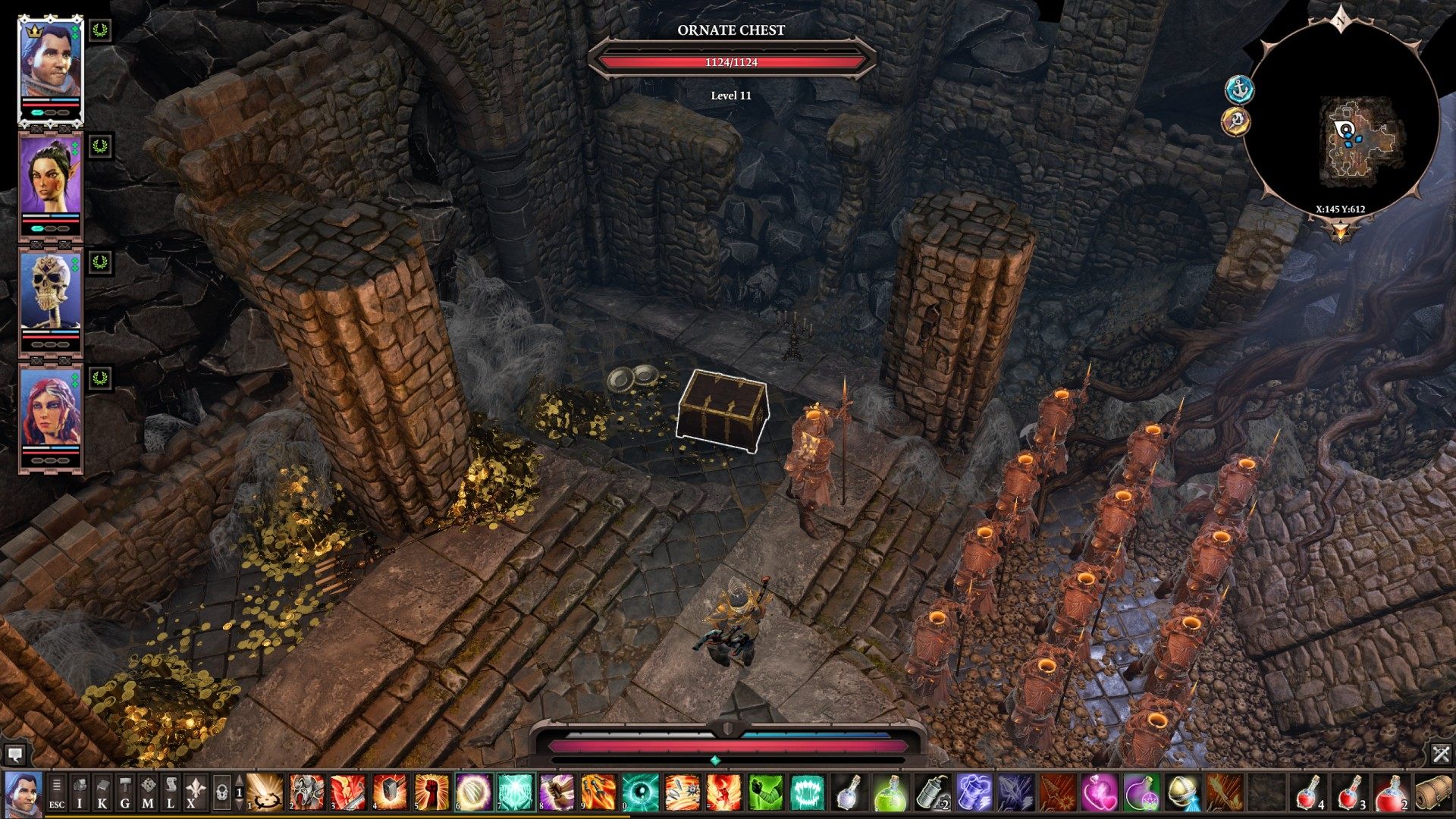The image size is (1456, 819).
Task: Click the anchor waypoint button by minimap
Action: 1239,89
